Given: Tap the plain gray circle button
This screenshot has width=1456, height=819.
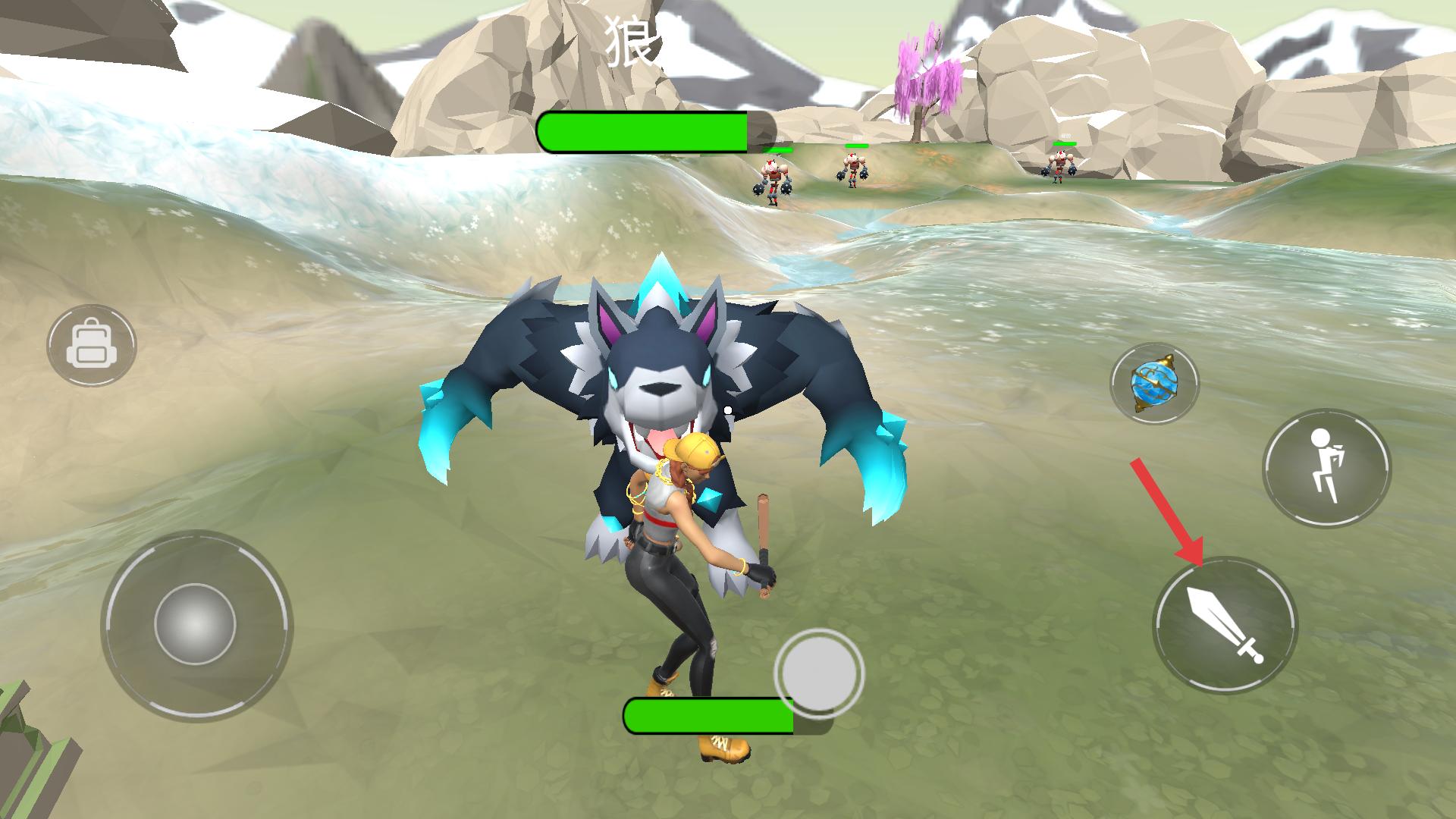Looking at the screenshot, I should 818,672.
